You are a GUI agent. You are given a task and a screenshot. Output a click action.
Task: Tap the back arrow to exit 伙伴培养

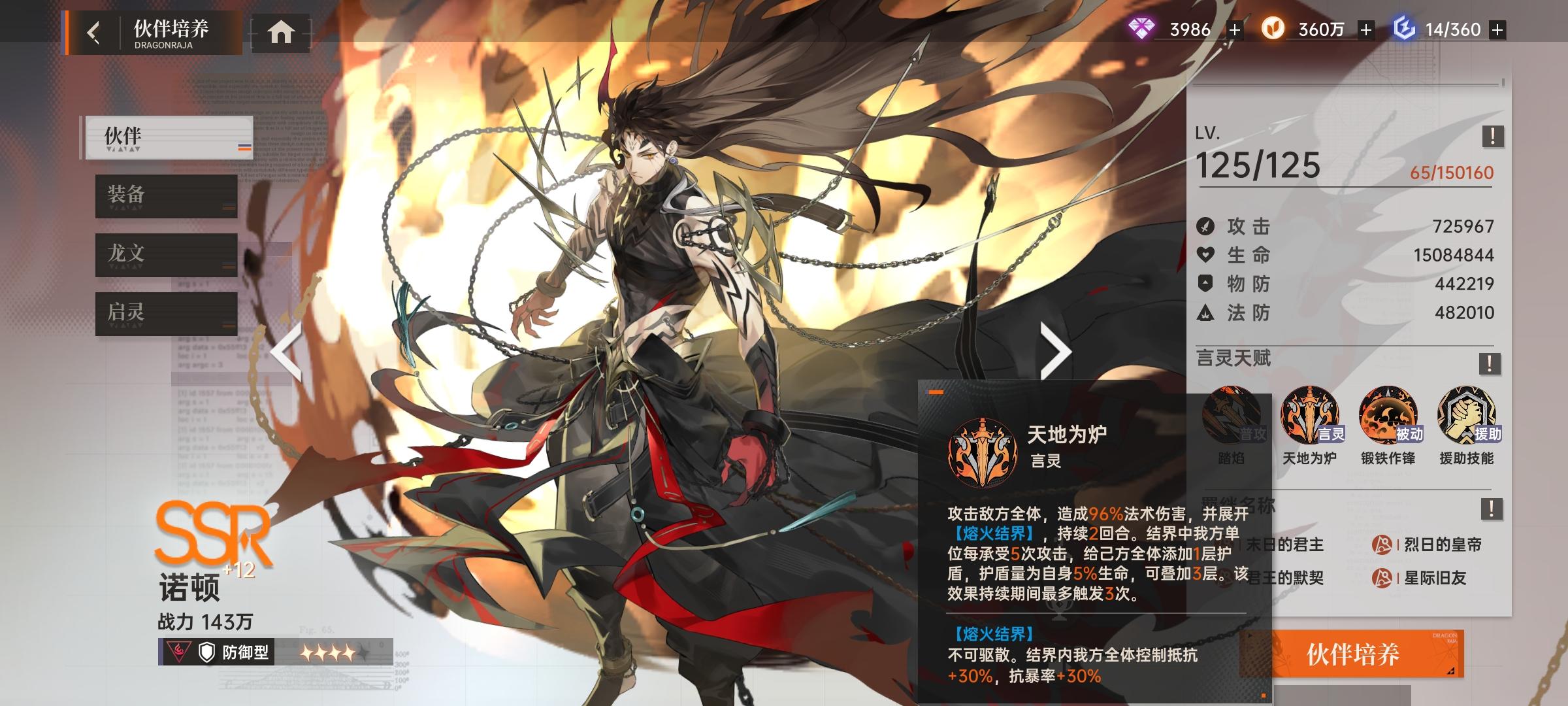coord(93,31)
